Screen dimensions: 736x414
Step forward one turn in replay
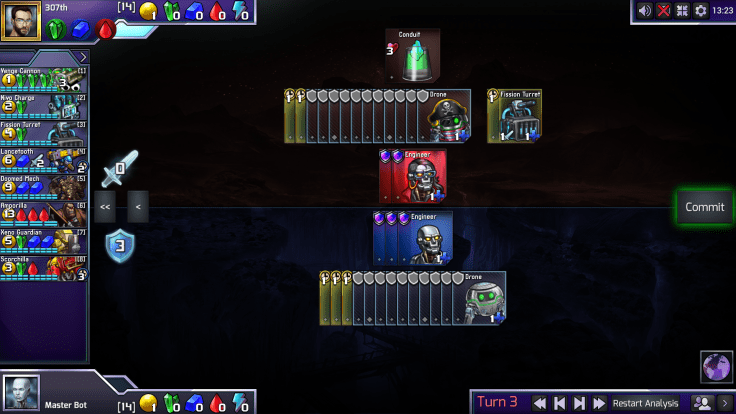point(579,403)
